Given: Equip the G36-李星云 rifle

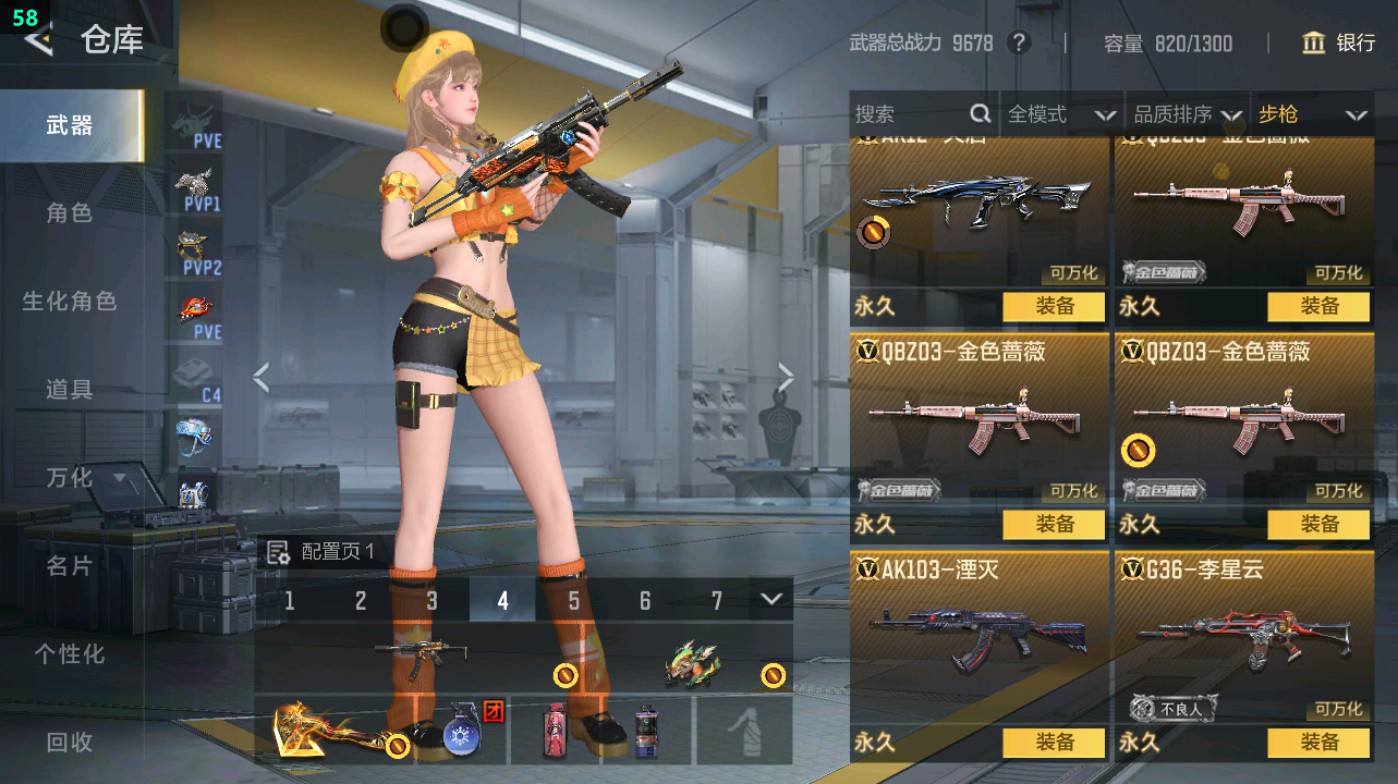Looking at the screenshot, I should tap(1318, 742).
